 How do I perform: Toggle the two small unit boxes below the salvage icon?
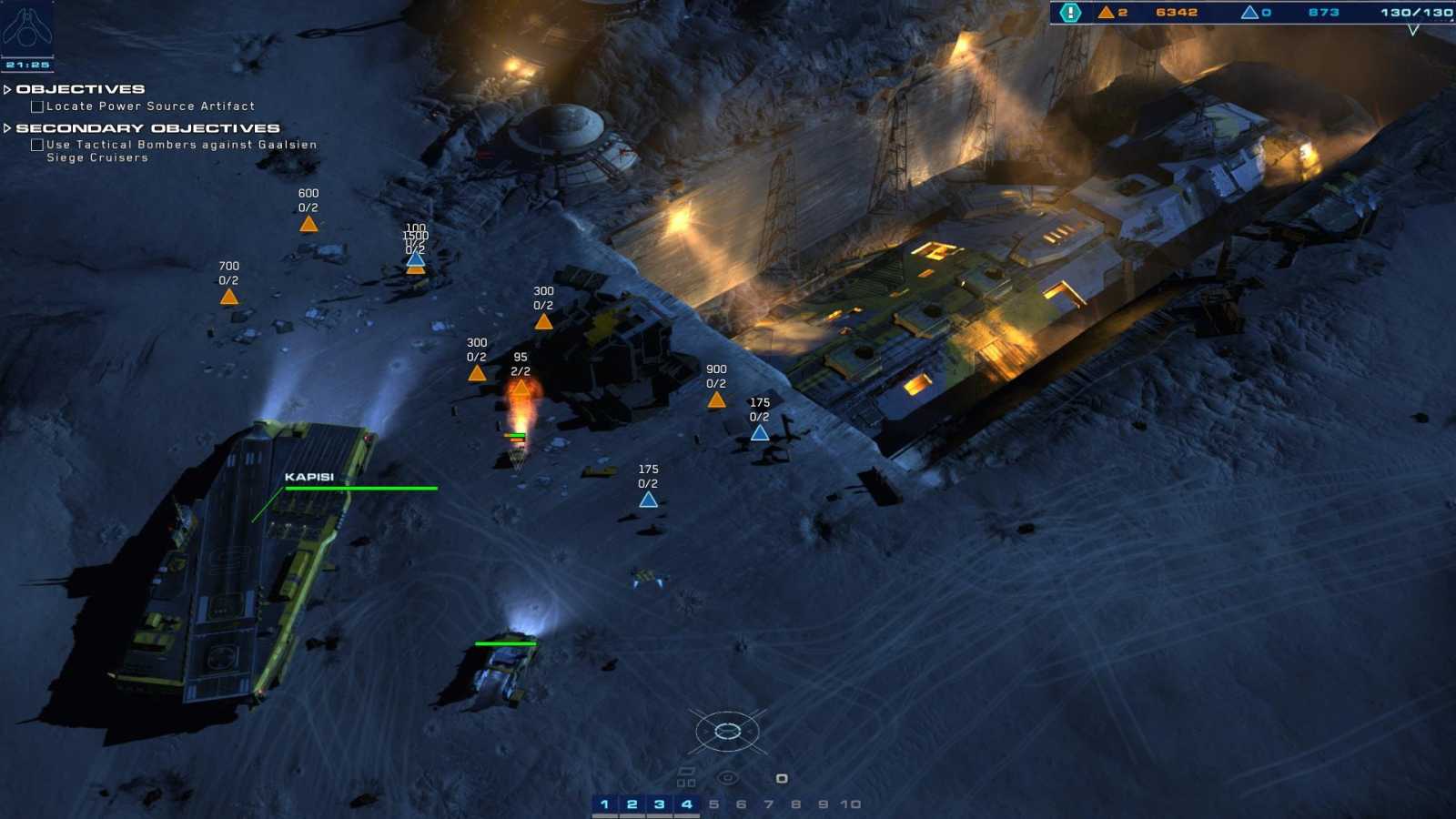[685, 781]
